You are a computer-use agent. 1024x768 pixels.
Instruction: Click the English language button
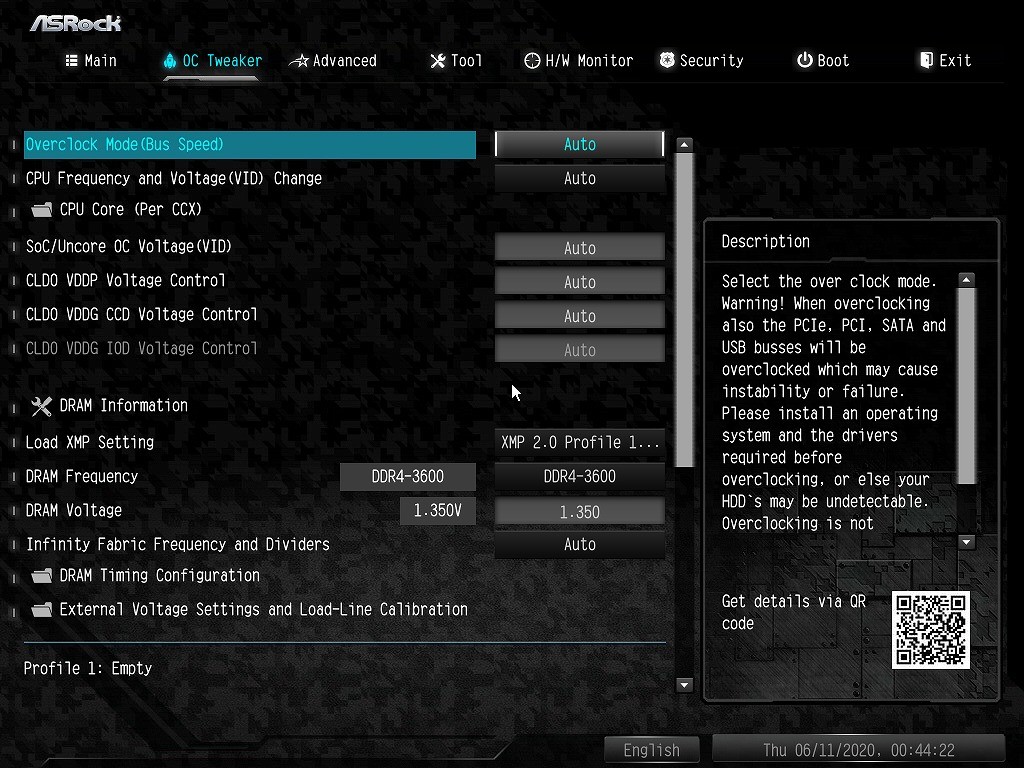651,750
